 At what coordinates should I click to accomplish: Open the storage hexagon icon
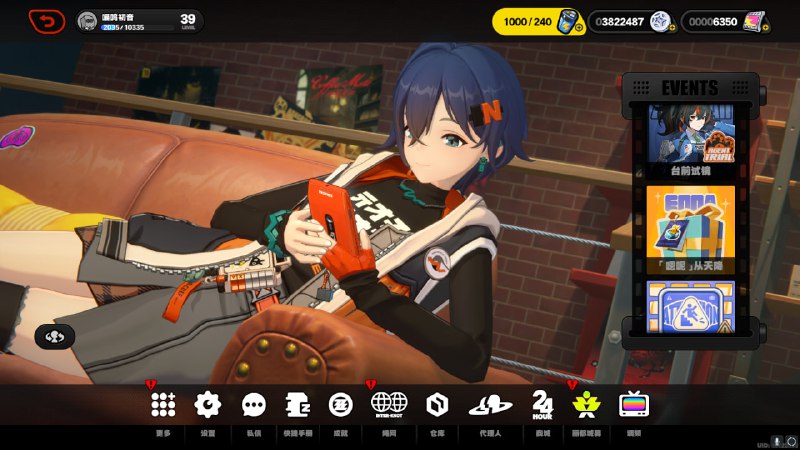point(437,404)
